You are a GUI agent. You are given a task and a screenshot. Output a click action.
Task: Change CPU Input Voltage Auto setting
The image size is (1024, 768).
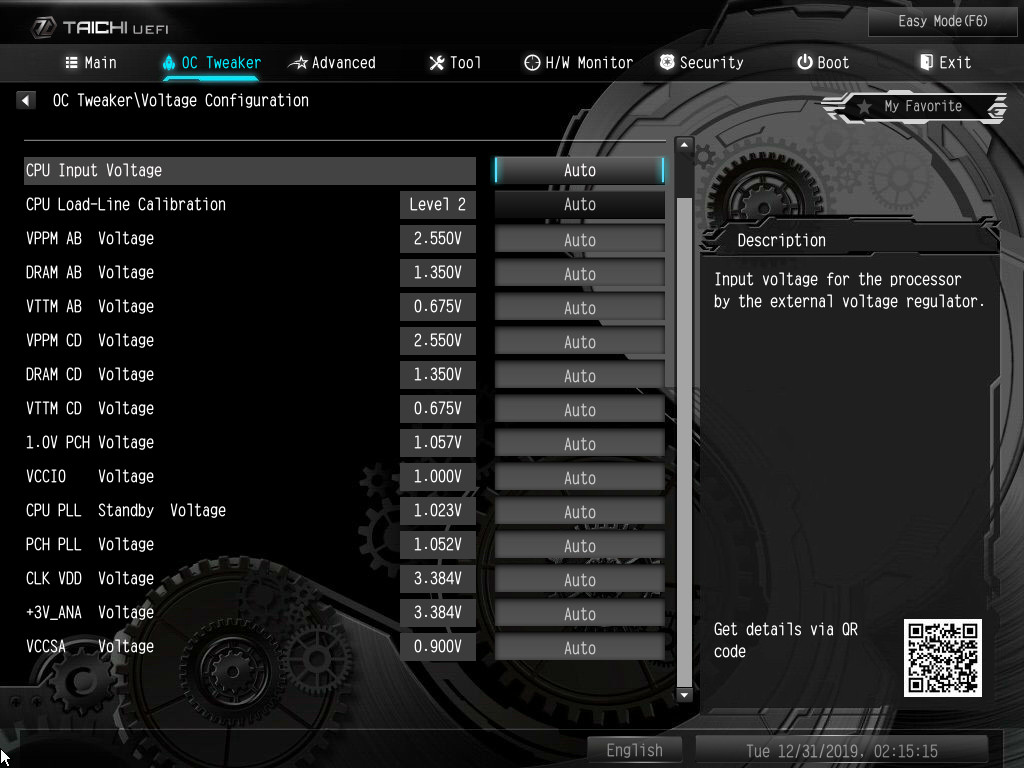click(579, 170)
